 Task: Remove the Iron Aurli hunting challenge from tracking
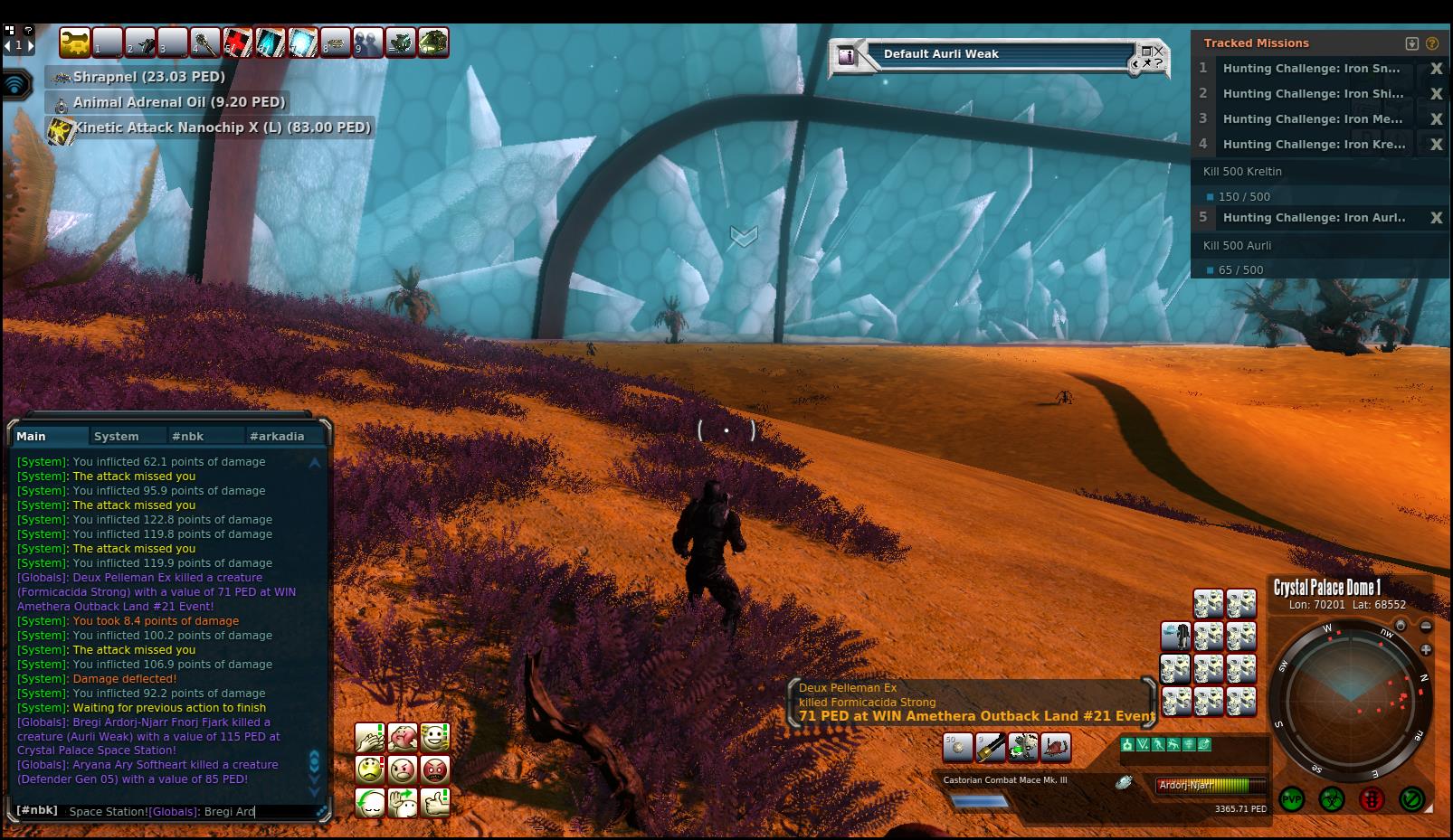pos(1436,218)
